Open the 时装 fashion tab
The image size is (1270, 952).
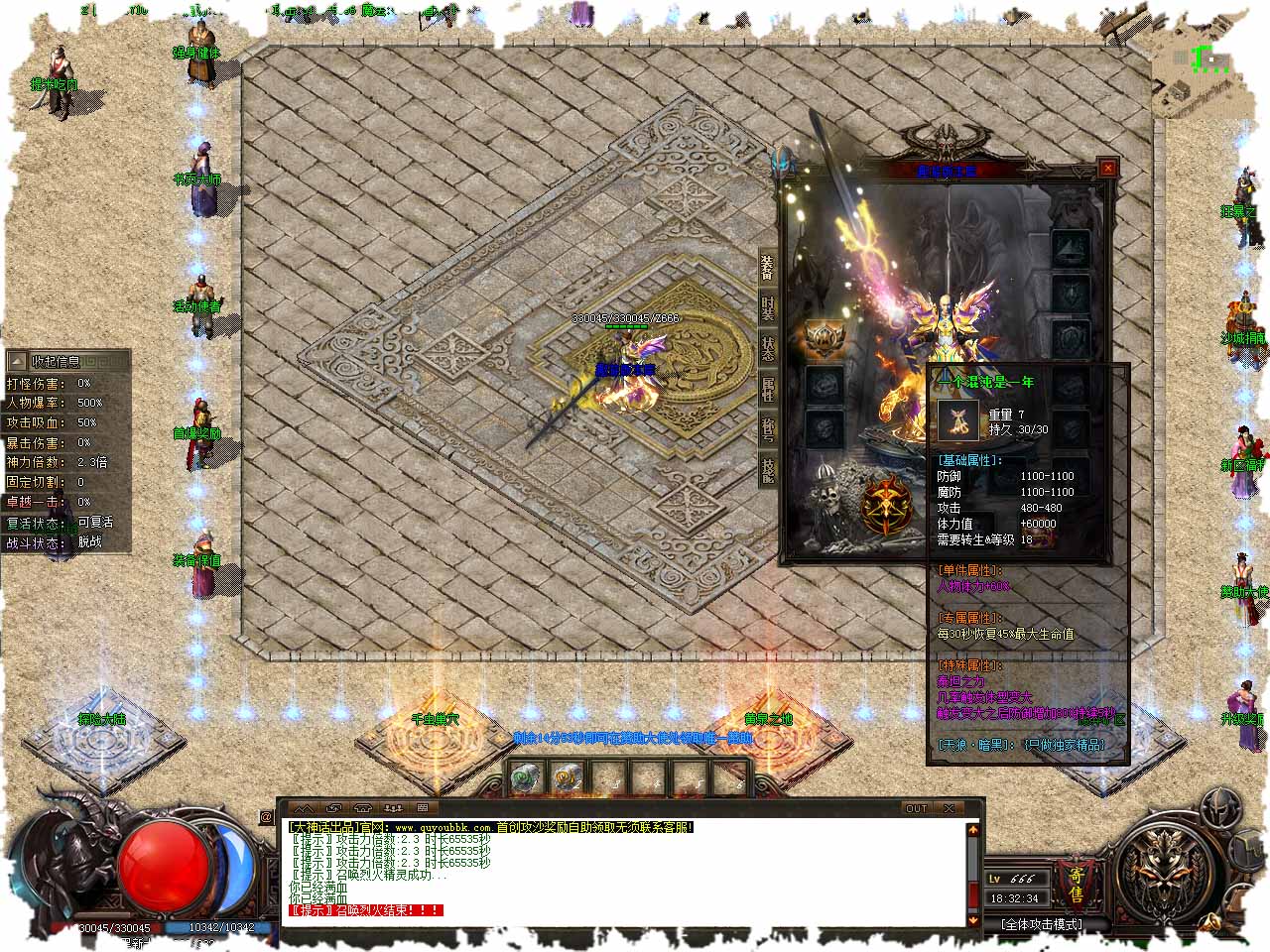click(x=767, y=307)
